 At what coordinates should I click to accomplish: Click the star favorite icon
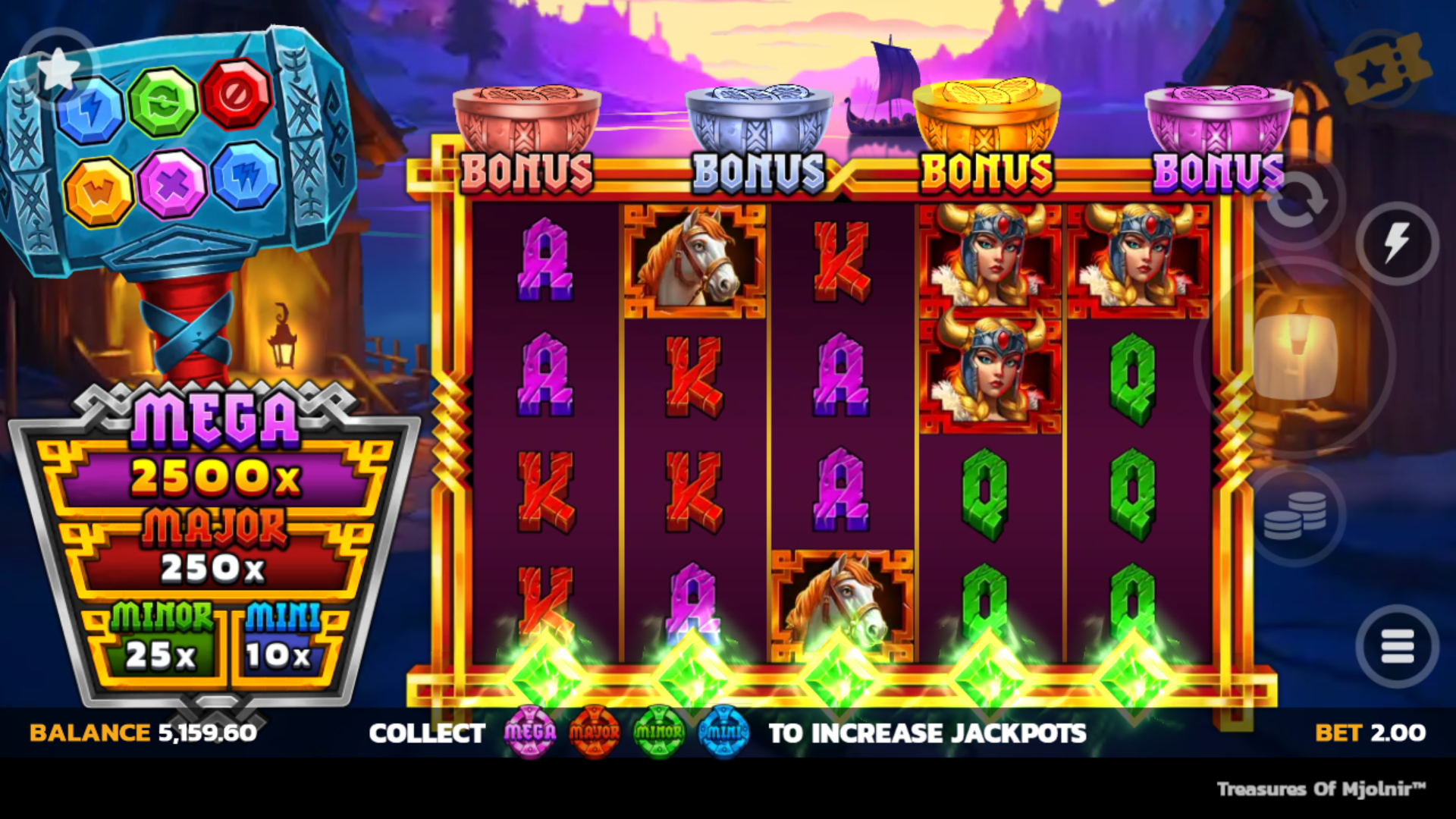[58, 70]
